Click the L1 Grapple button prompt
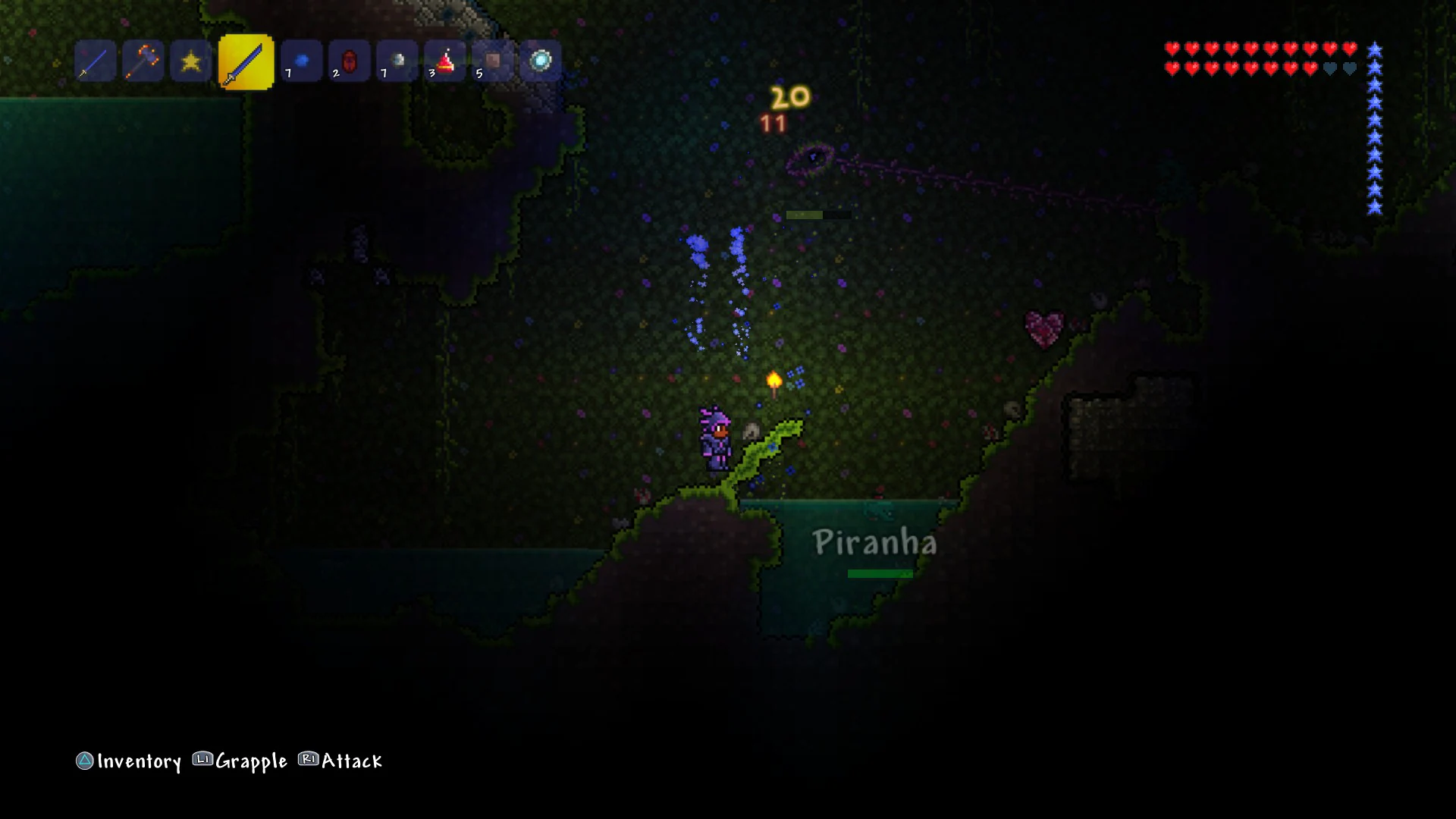1456x819 pixels. [201, 761]
